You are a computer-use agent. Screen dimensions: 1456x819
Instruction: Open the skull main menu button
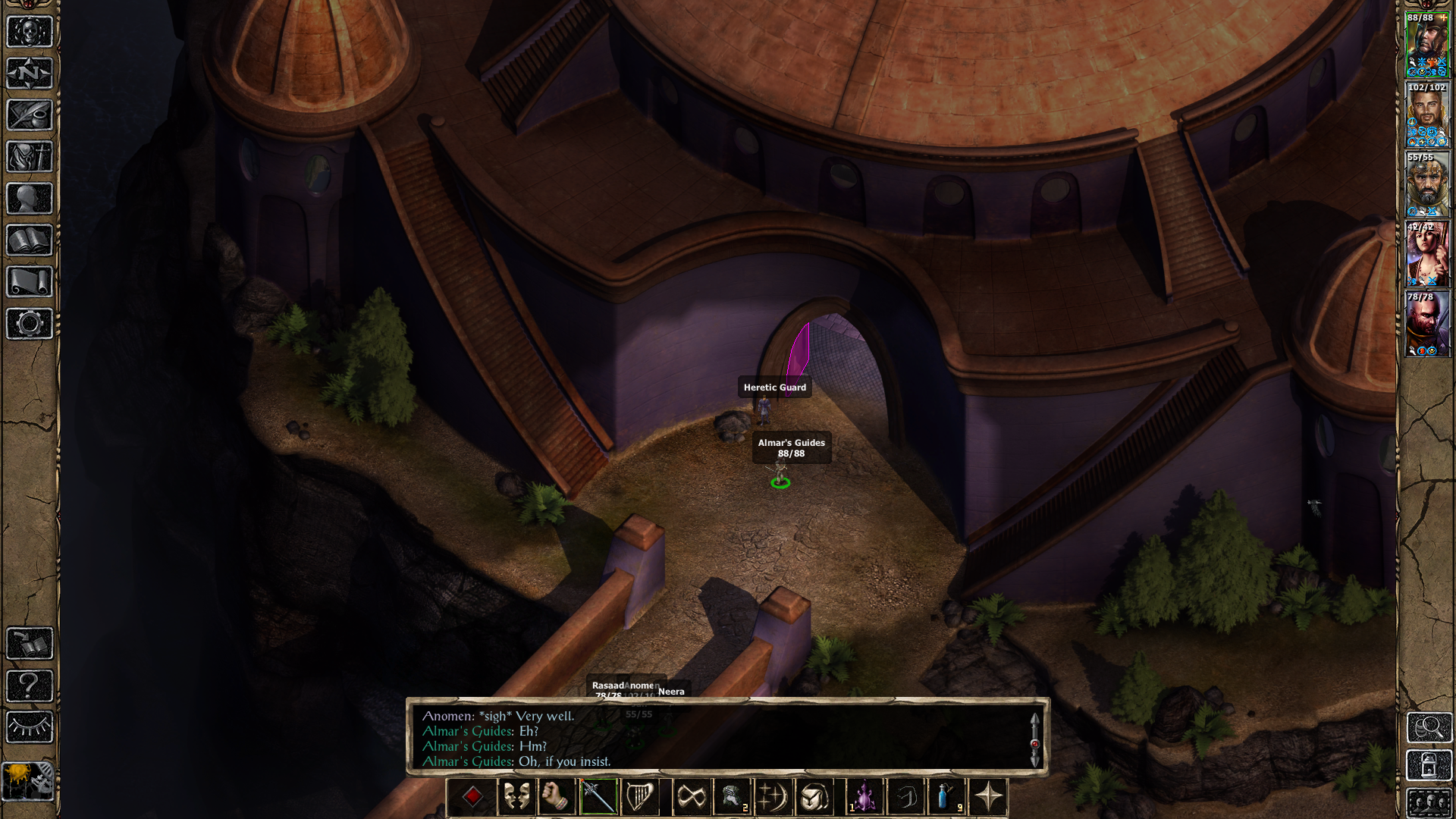point(30,33)
